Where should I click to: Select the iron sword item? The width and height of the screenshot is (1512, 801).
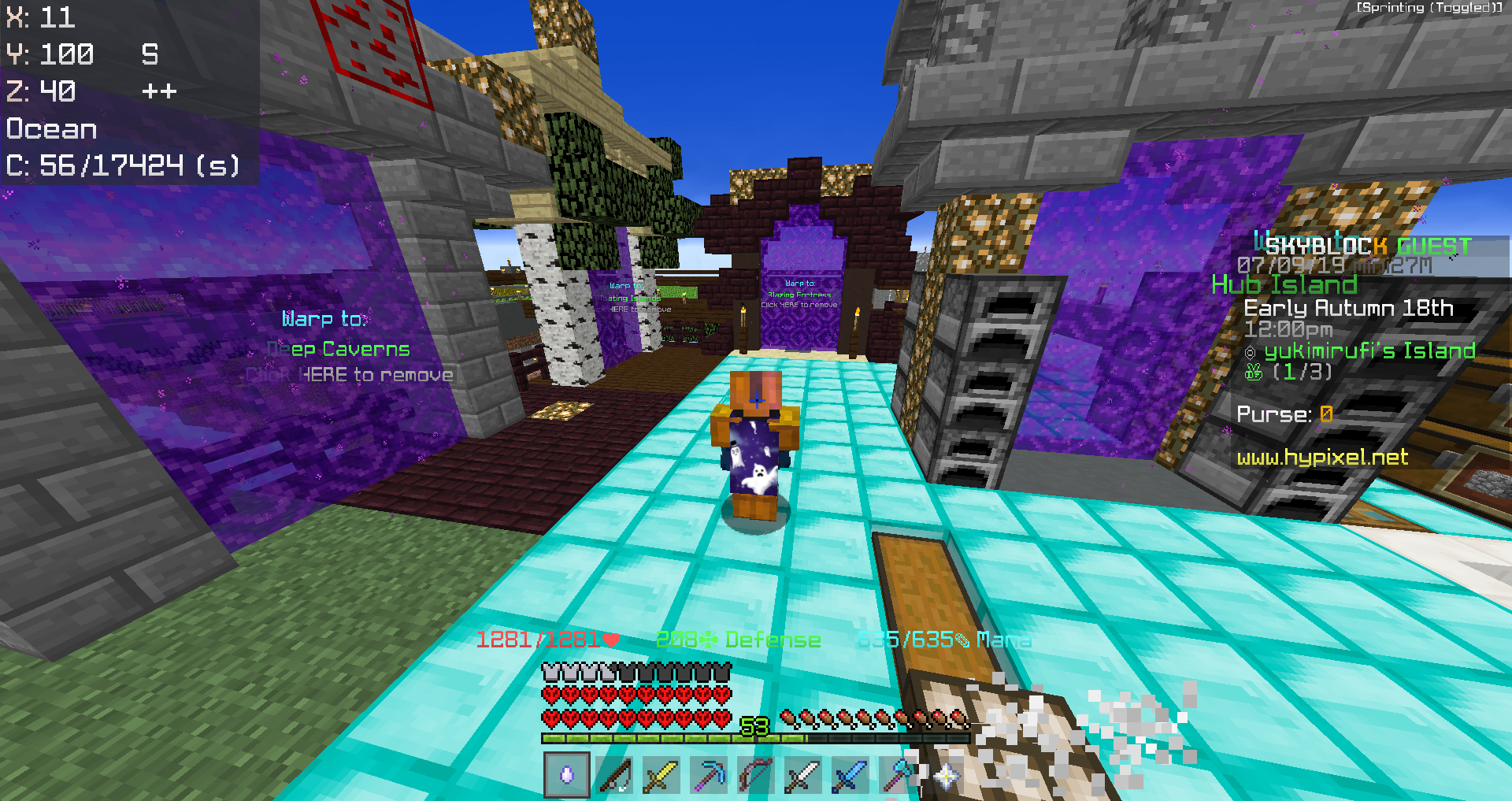pos(802,776)
